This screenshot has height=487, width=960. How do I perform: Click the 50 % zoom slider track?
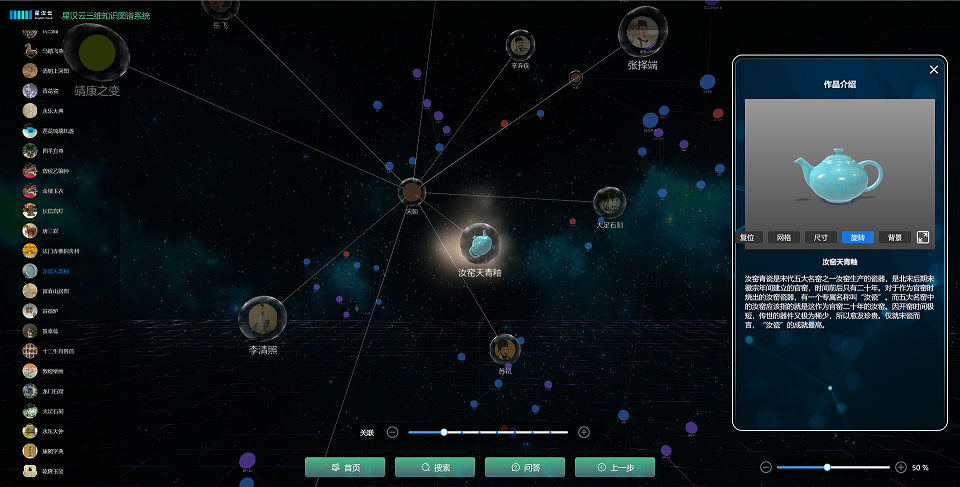click(833, 467)
